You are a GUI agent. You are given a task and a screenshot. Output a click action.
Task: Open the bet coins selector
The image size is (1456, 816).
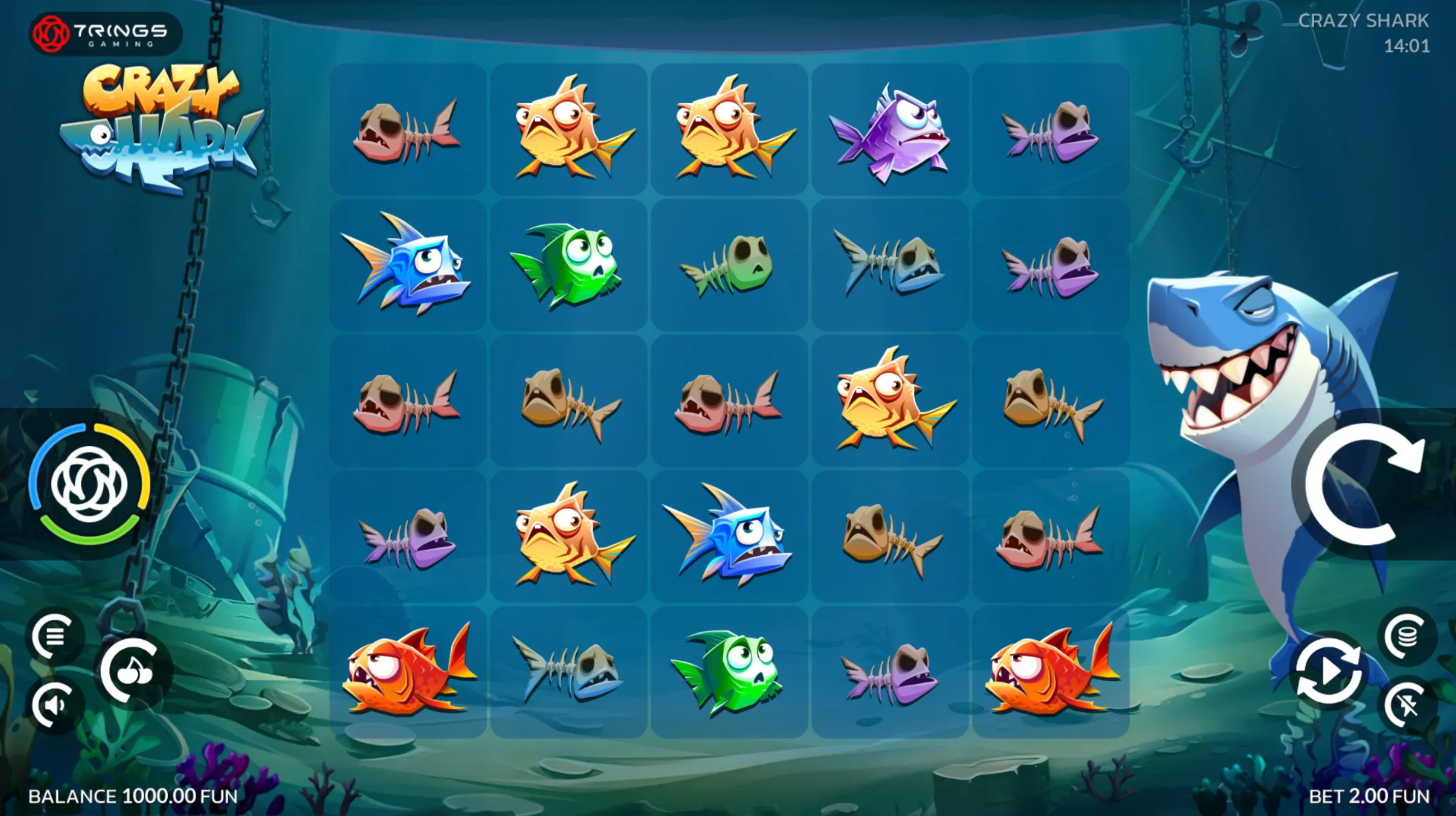click(x=1407, y=636)
